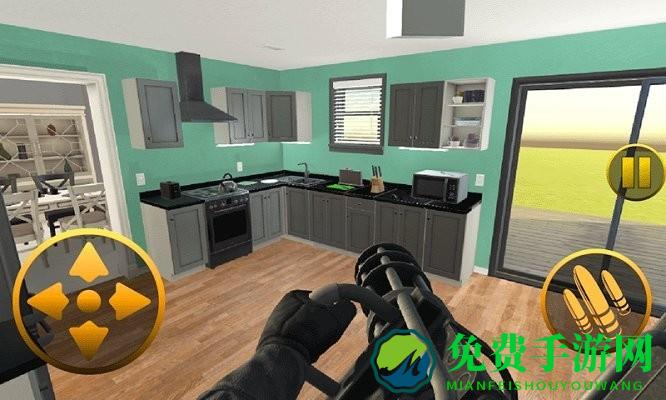This screenshot has height=400, width=666.
Task: Tap the down arrow on the movement pad
Action: click(88, 337)
